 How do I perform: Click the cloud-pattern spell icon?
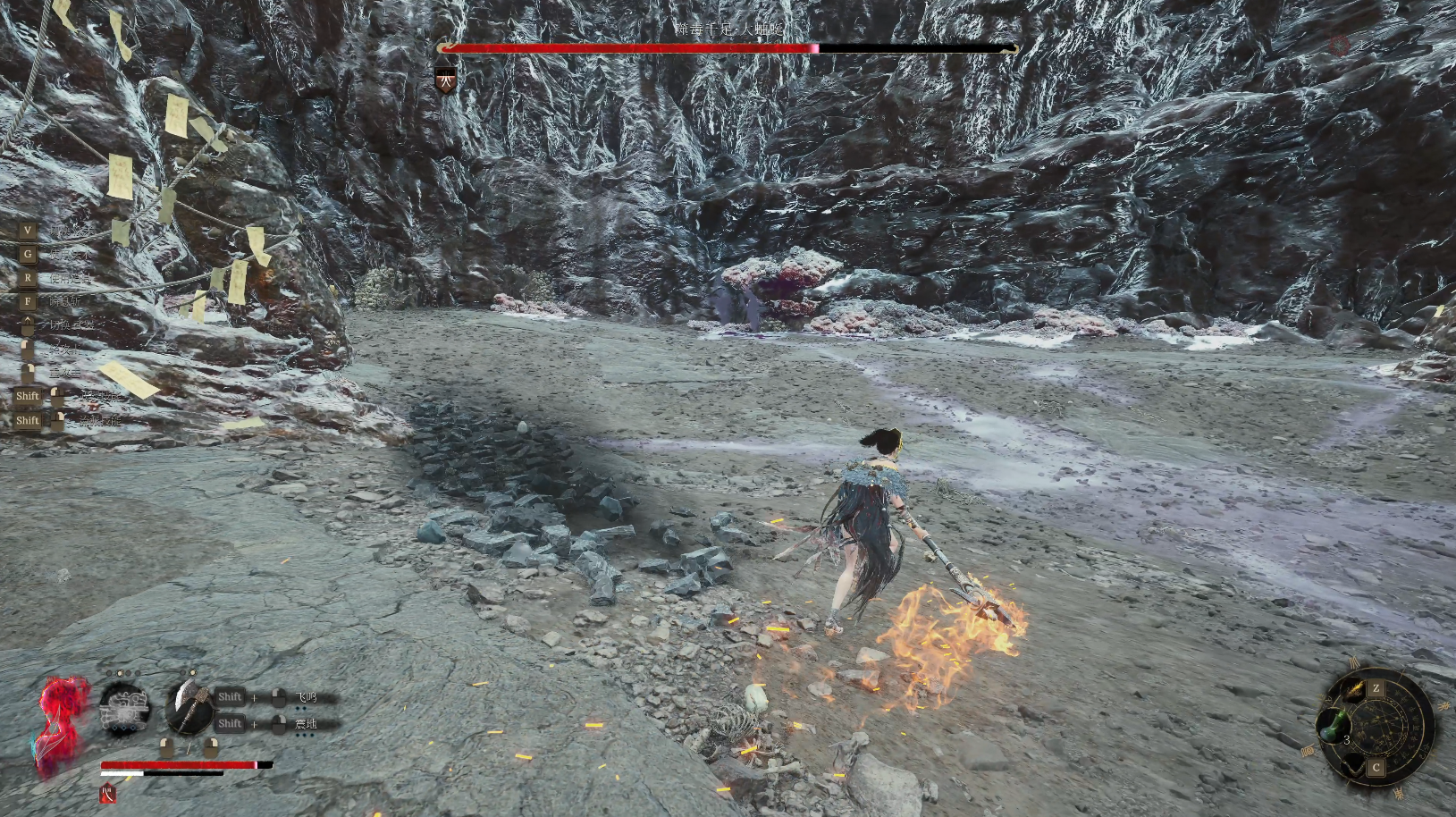tap(124, 709)
